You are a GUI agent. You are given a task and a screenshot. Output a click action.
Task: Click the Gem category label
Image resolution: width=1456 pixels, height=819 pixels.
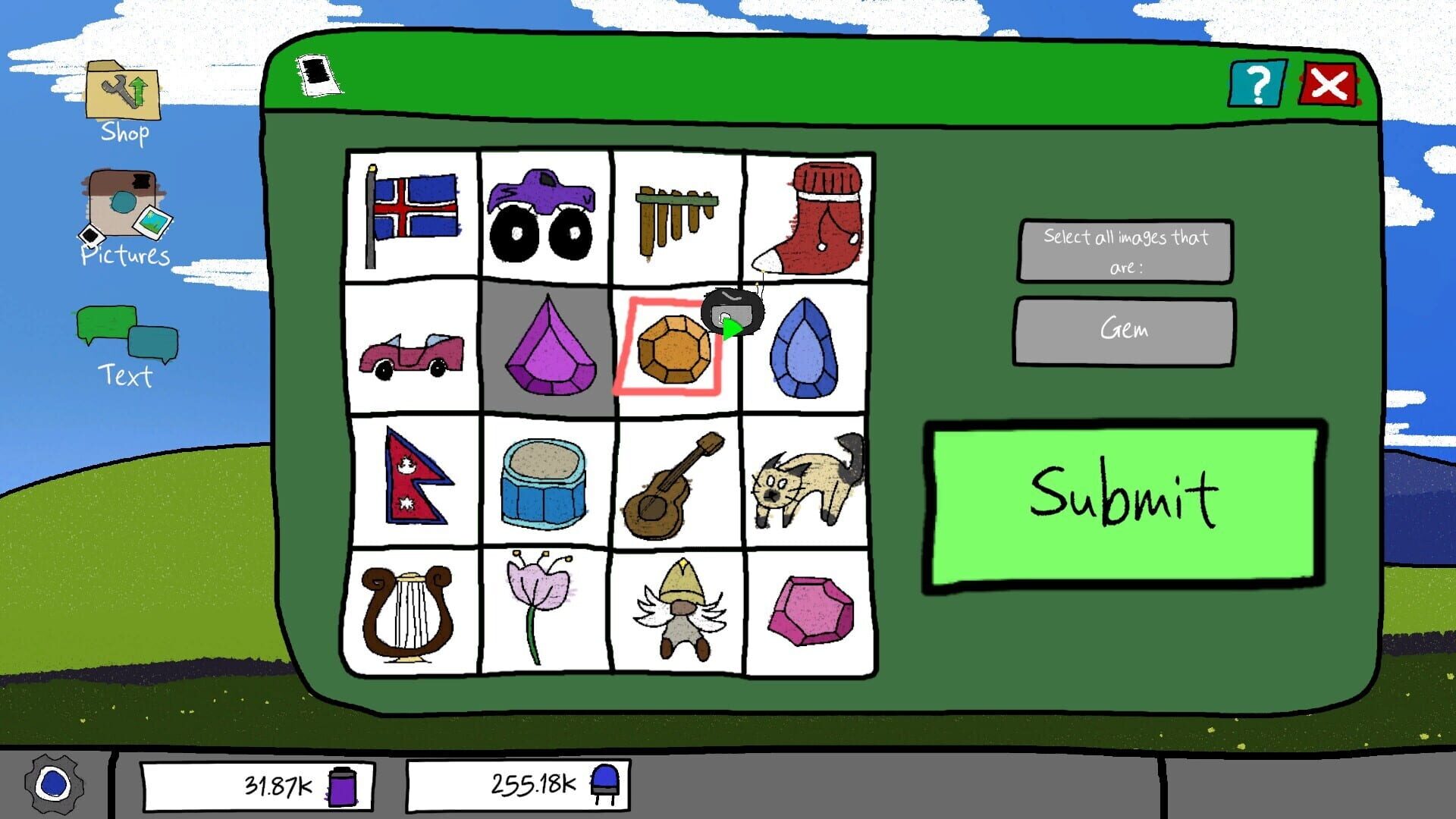[x=1124, y=329]
